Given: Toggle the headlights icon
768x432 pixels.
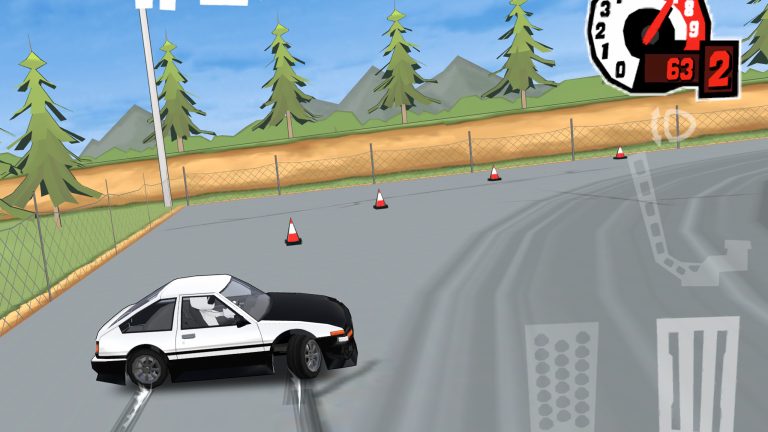Looking at the screenshot, I should click(x=673, y=125).
